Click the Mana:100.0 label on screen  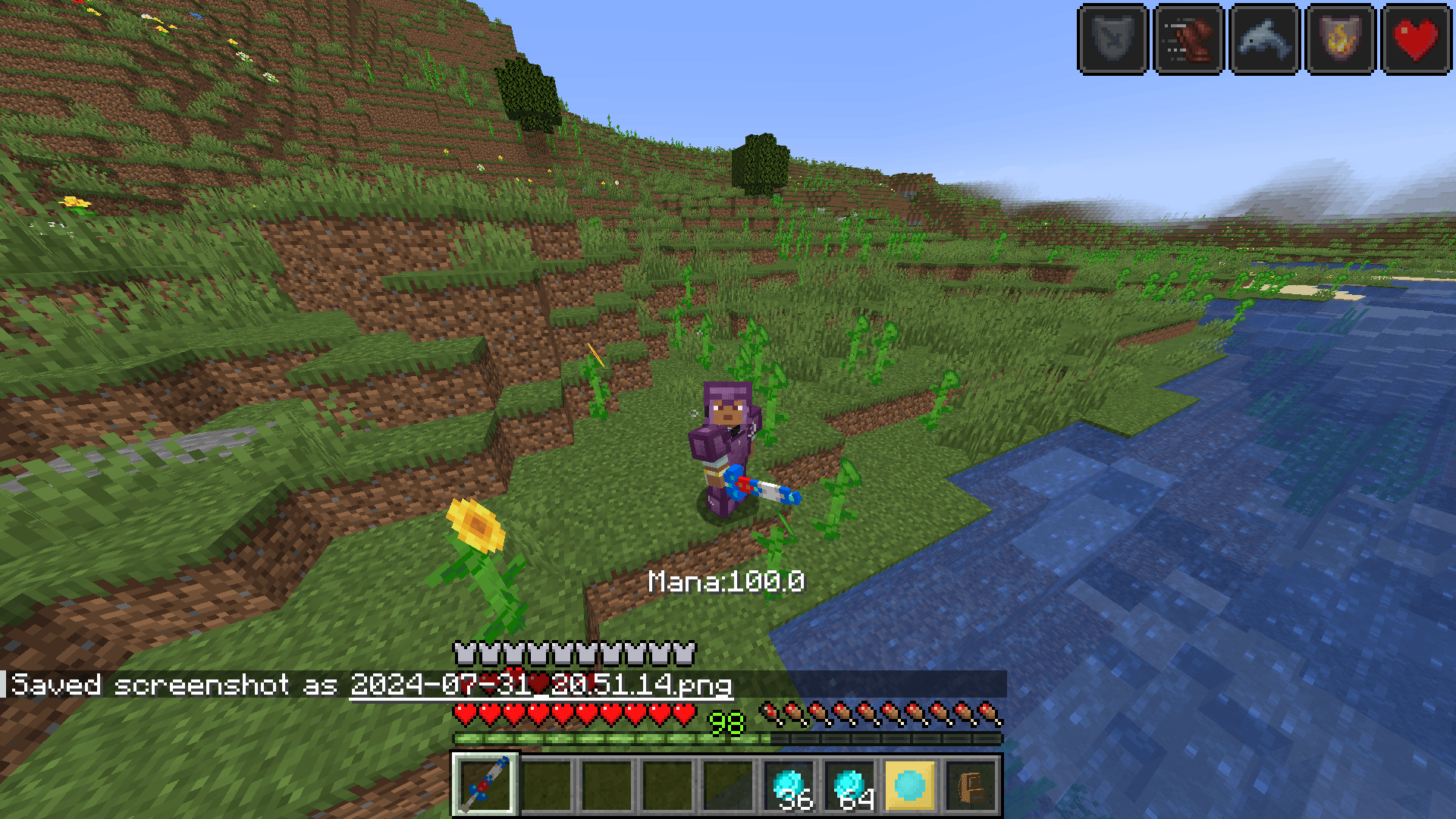(726, 582)
